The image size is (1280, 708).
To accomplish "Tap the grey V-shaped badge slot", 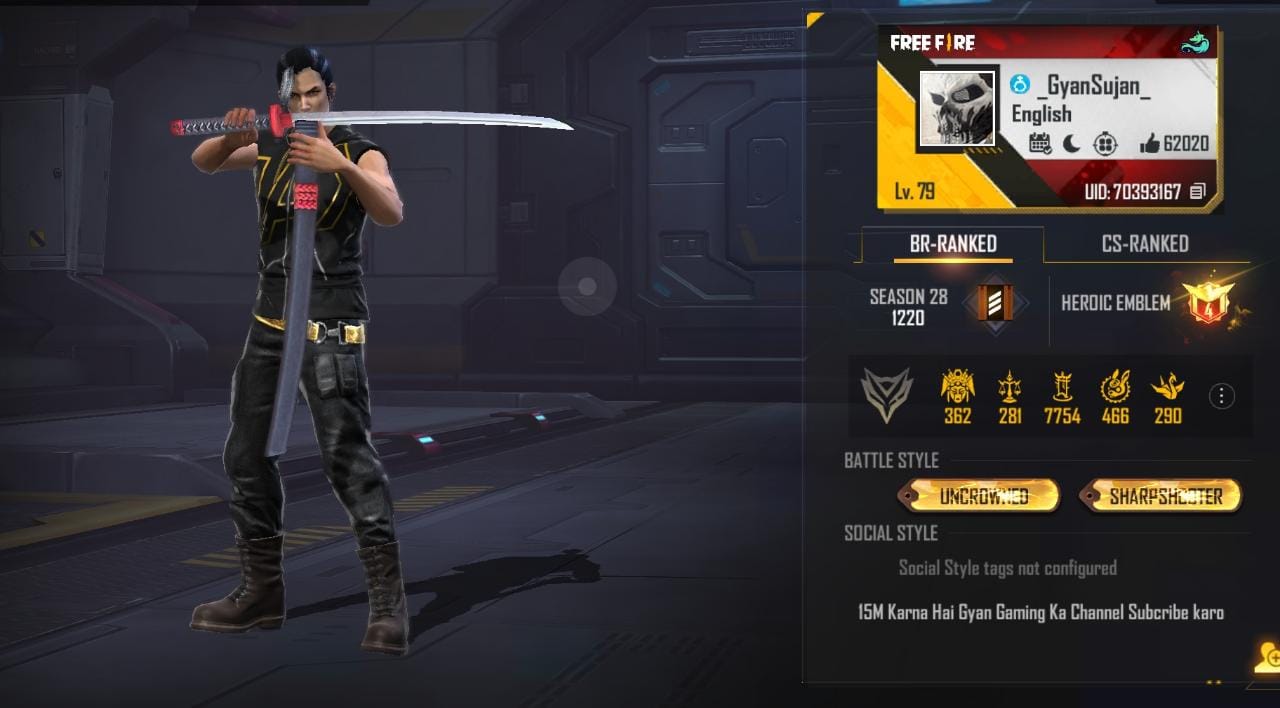I will point(887,395).
